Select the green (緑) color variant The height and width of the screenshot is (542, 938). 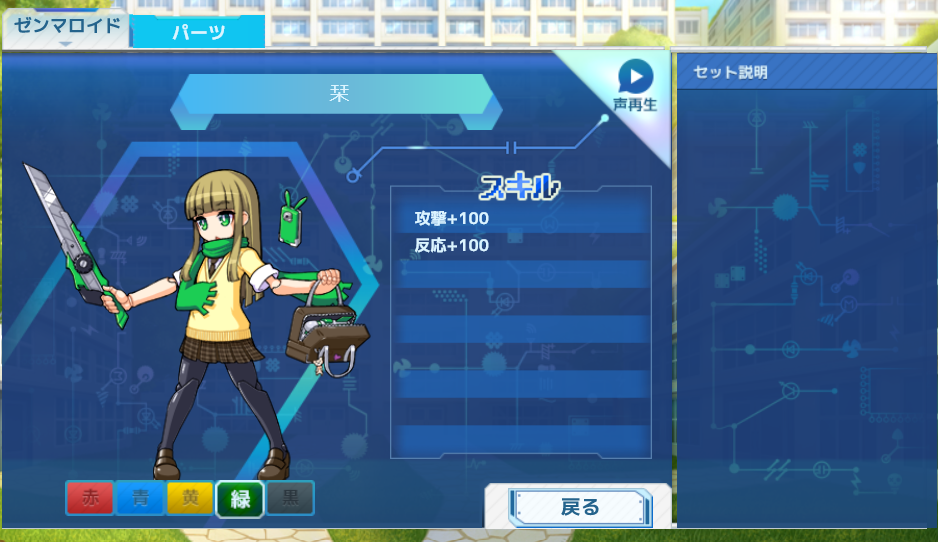240,498
